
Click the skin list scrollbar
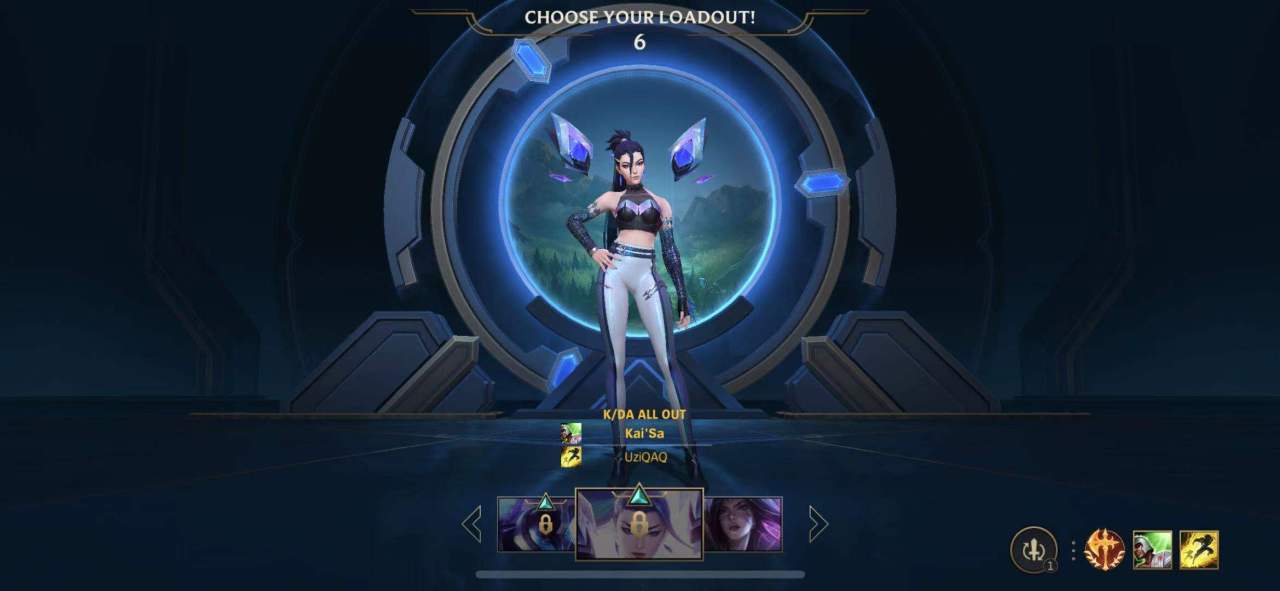click(640, 575)
